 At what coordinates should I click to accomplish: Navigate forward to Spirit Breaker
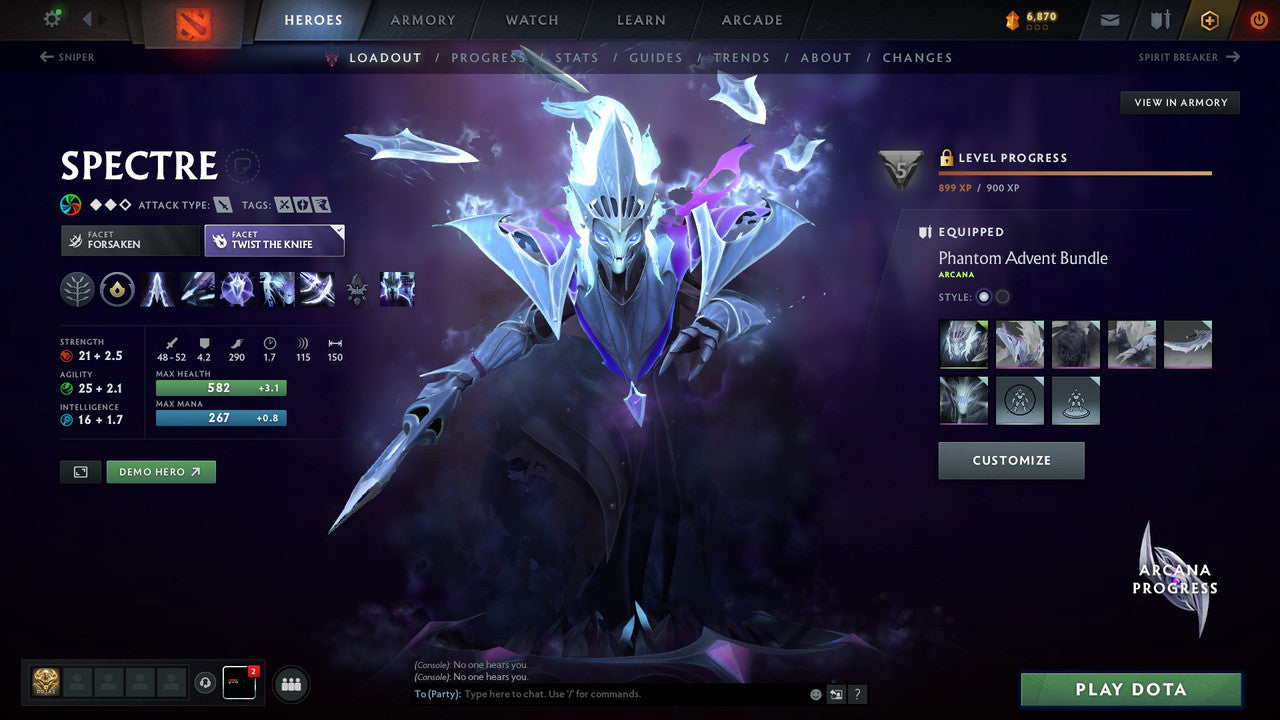(1190, 57)
